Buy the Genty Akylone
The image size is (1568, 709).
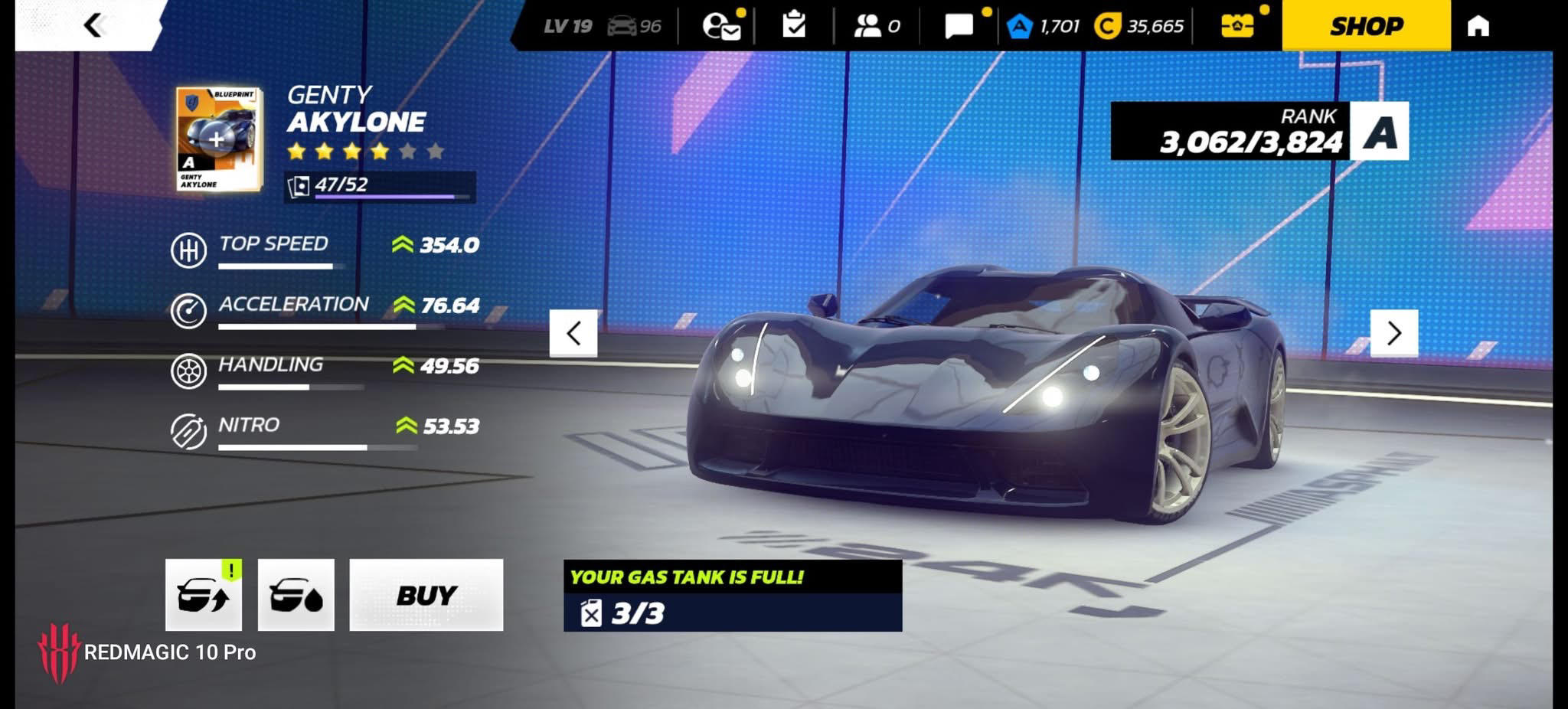click(x=426, y=595)
